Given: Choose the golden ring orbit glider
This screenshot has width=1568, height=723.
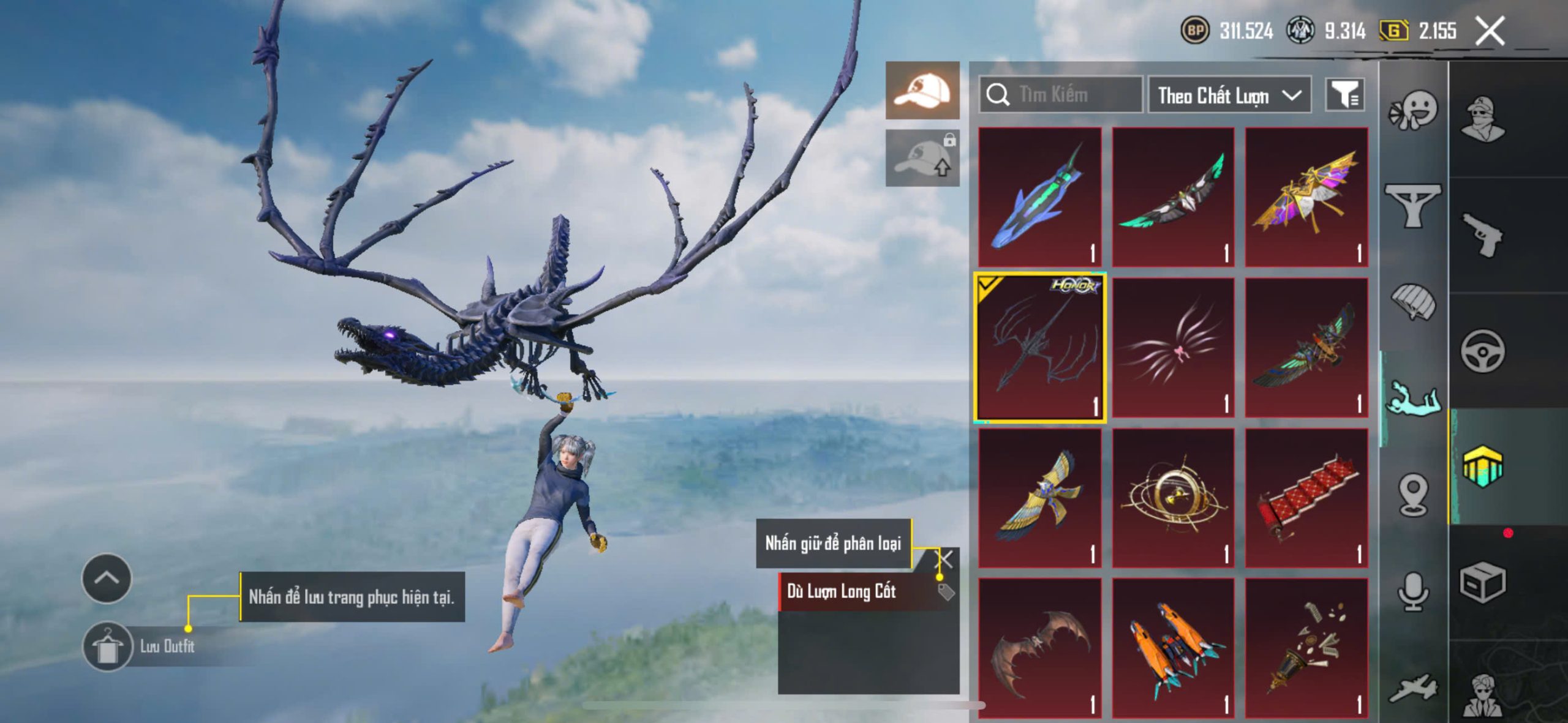Looking at the screenshot, I should coord(1173,498).
